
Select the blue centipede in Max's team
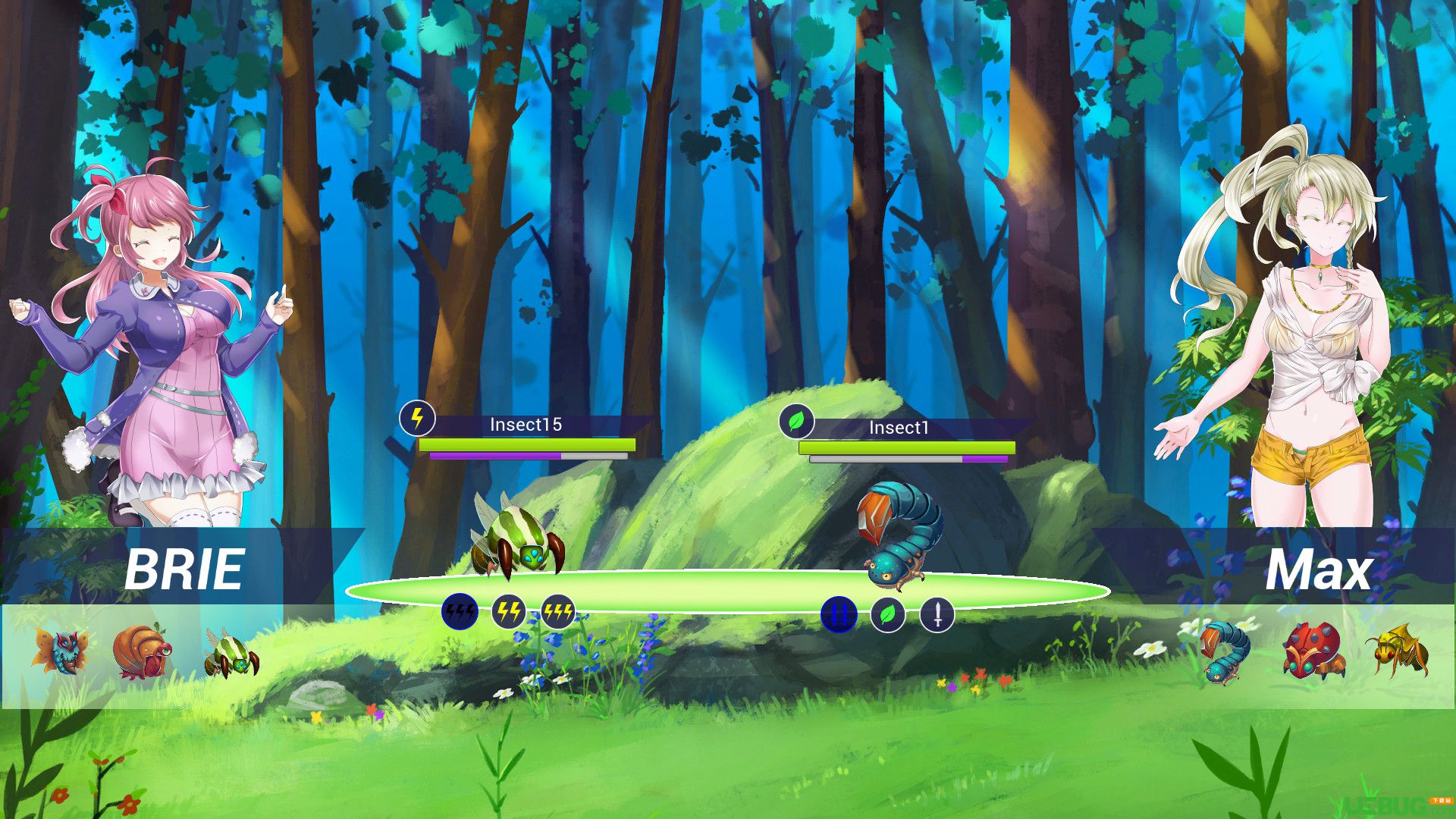click(1223, 651)
